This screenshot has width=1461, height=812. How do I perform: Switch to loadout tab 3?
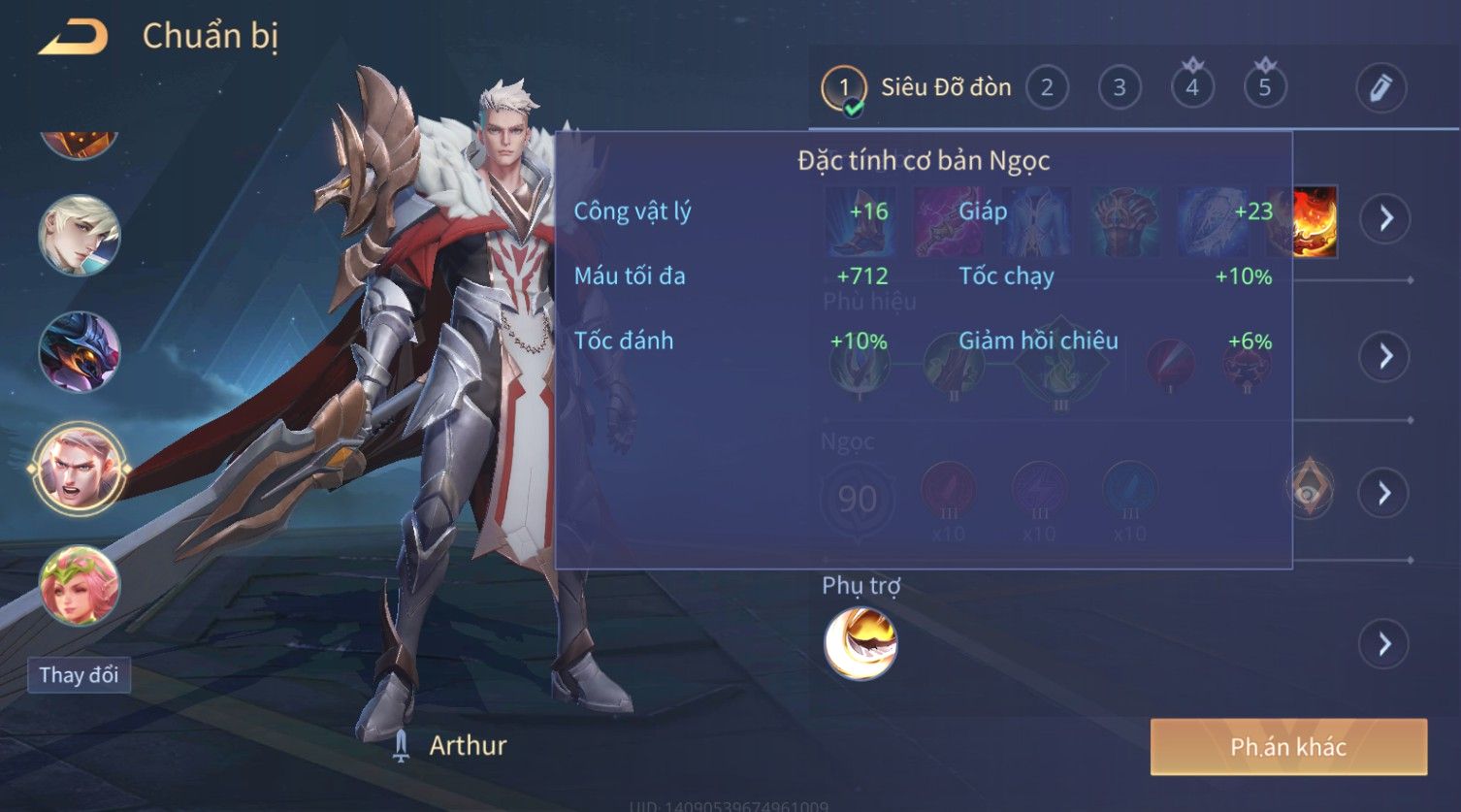[1120, 88]
